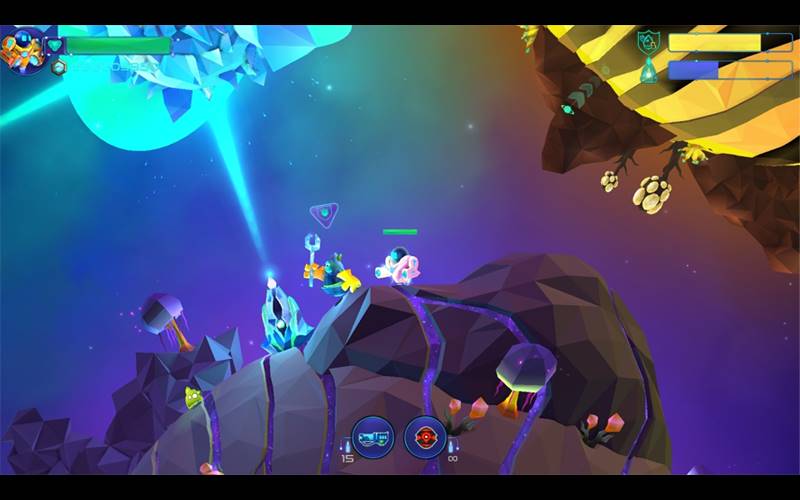Click the shield emblem icon by the yellow bar
800x500 pixels.
coord(648,42)
